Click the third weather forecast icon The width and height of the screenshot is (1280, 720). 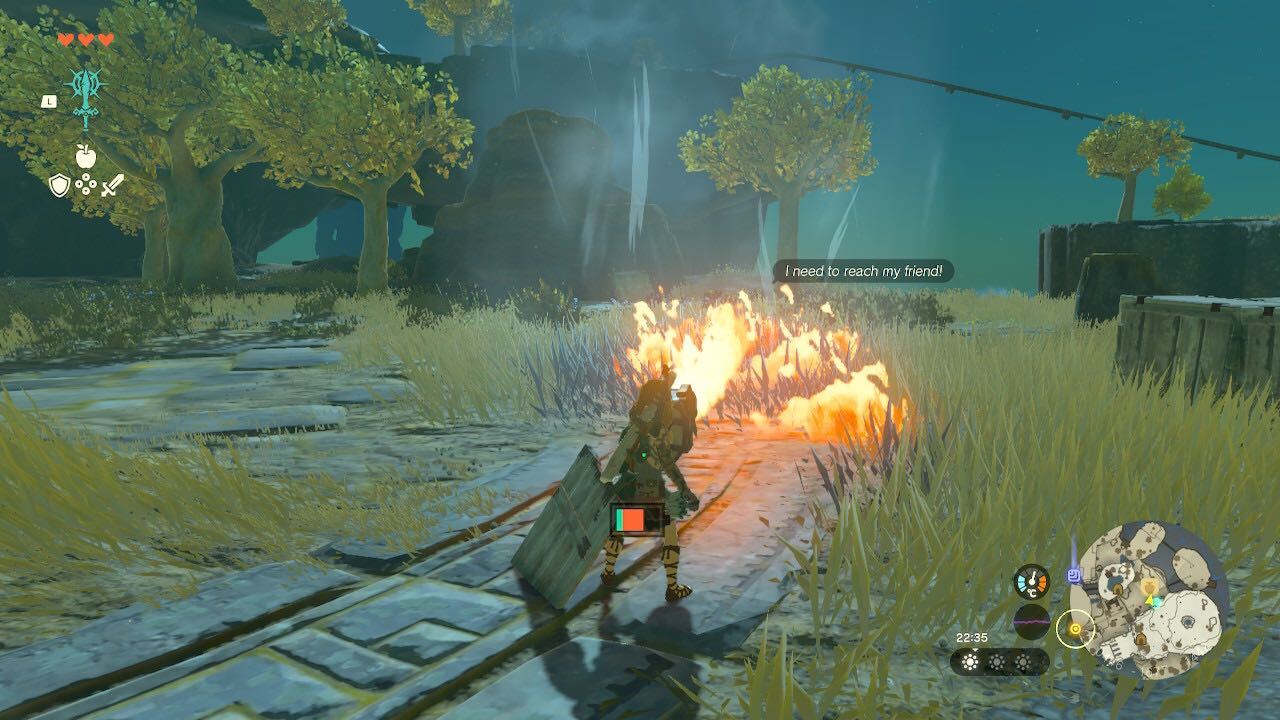(1023, 662)
